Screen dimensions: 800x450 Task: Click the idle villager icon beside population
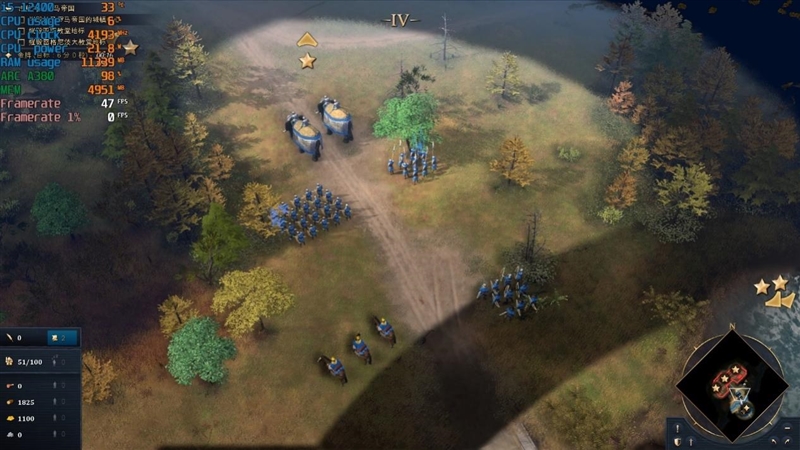56,361
